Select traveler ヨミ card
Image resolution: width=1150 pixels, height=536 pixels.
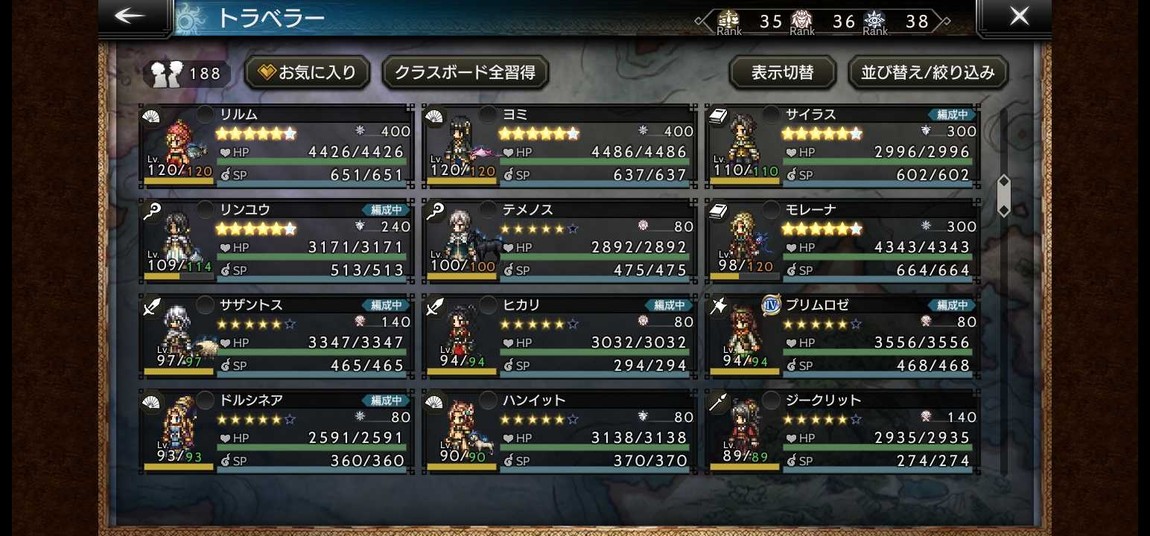click(560, 146)
